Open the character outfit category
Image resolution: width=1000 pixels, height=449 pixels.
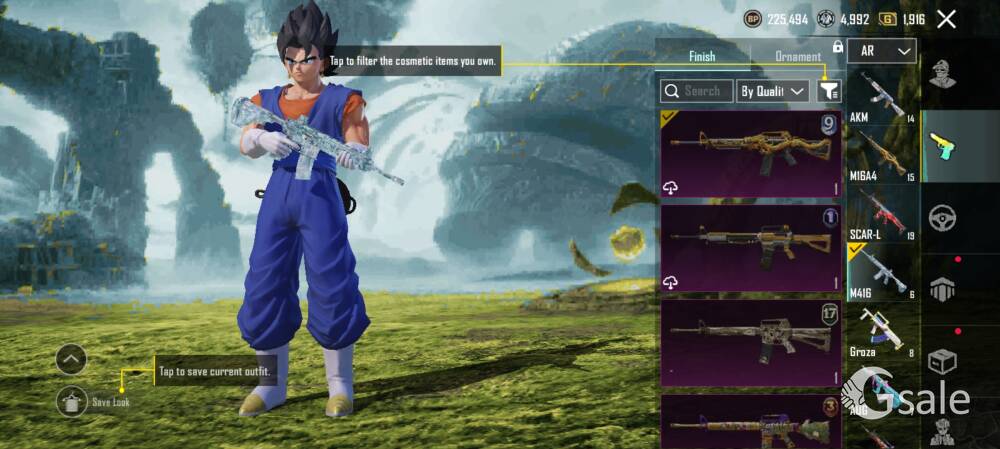pyautogui.click(x=941, y=74)
